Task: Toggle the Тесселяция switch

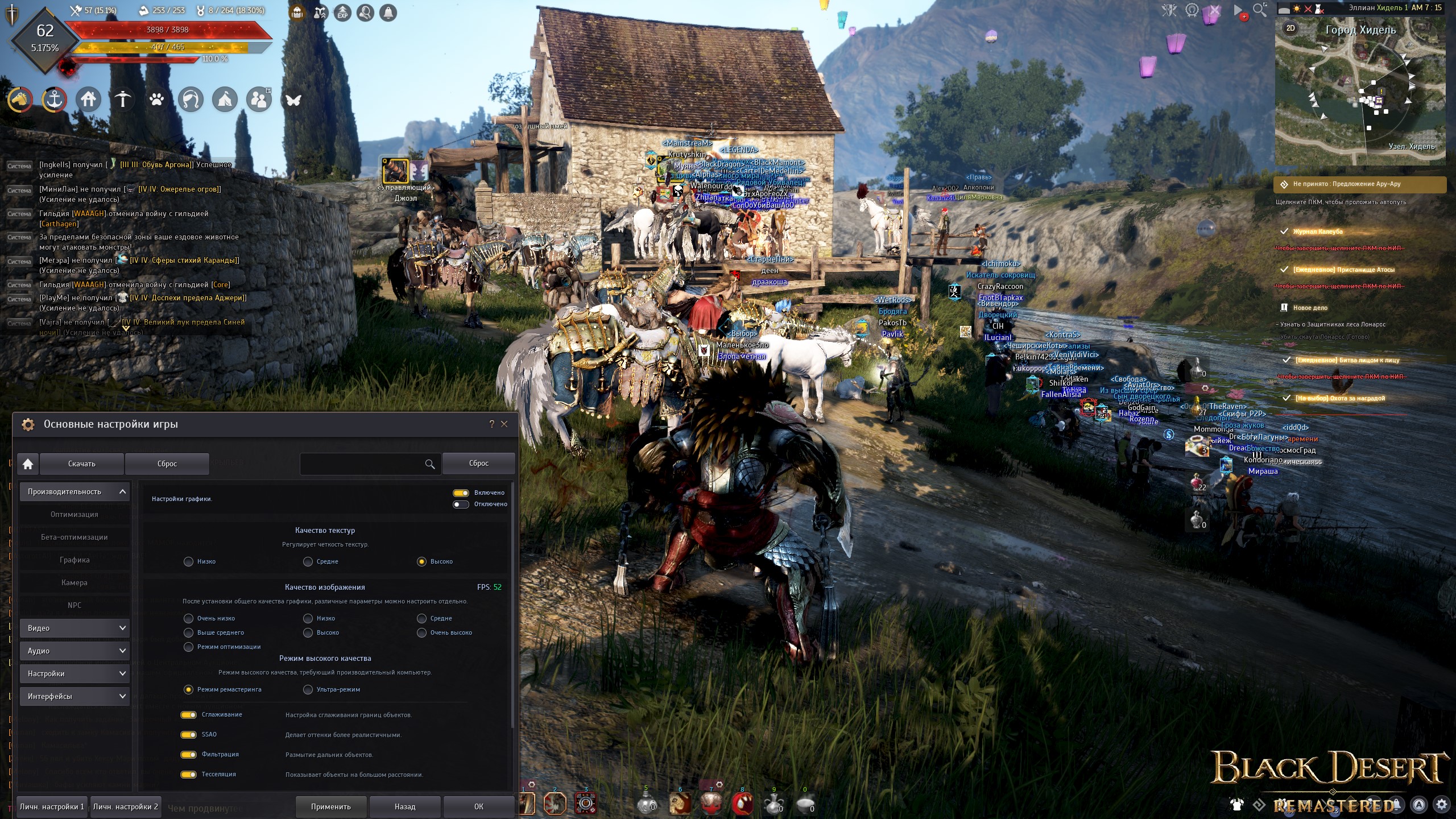Action: point(188,775)
